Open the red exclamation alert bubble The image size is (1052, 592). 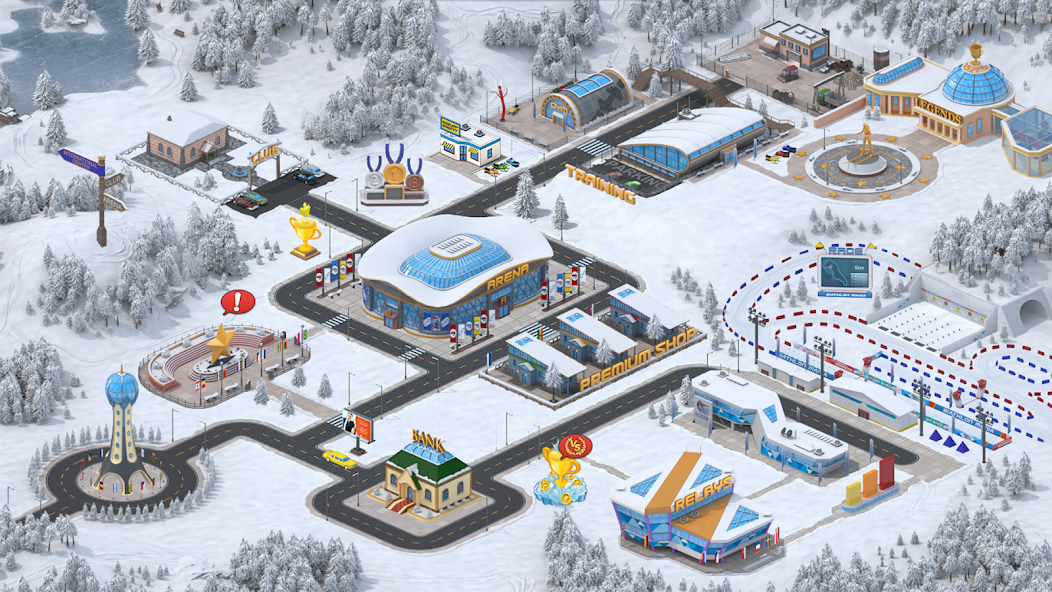[238, 301]
